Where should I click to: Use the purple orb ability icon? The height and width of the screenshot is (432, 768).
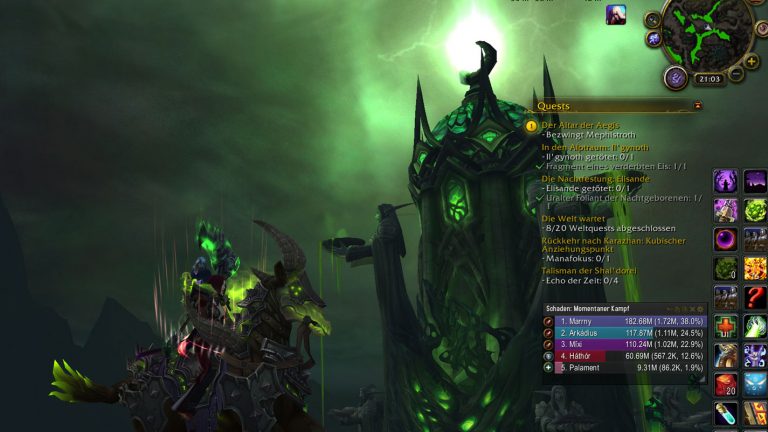(x=725, y=240)
